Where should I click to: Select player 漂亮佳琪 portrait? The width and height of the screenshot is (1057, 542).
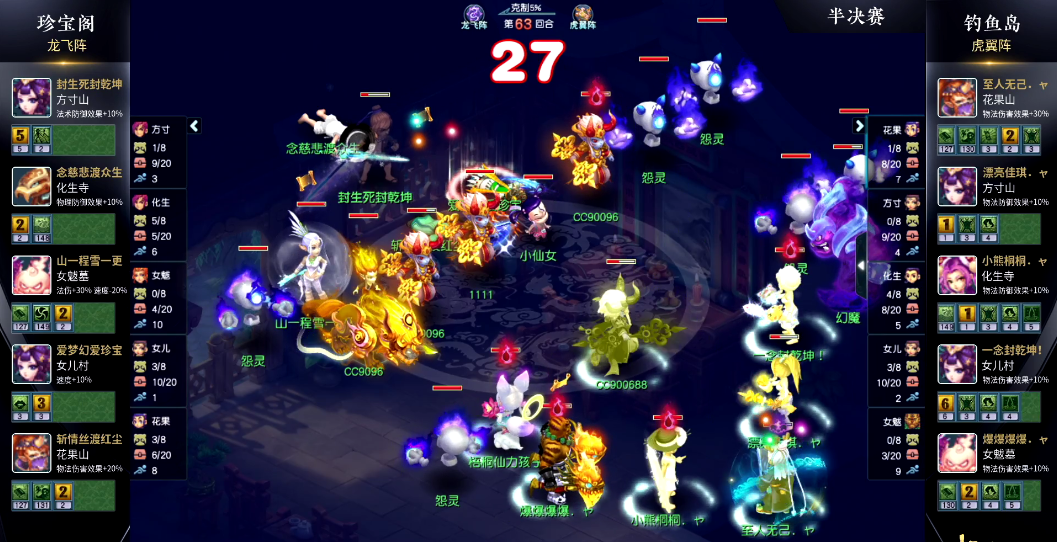coord(957,186)
